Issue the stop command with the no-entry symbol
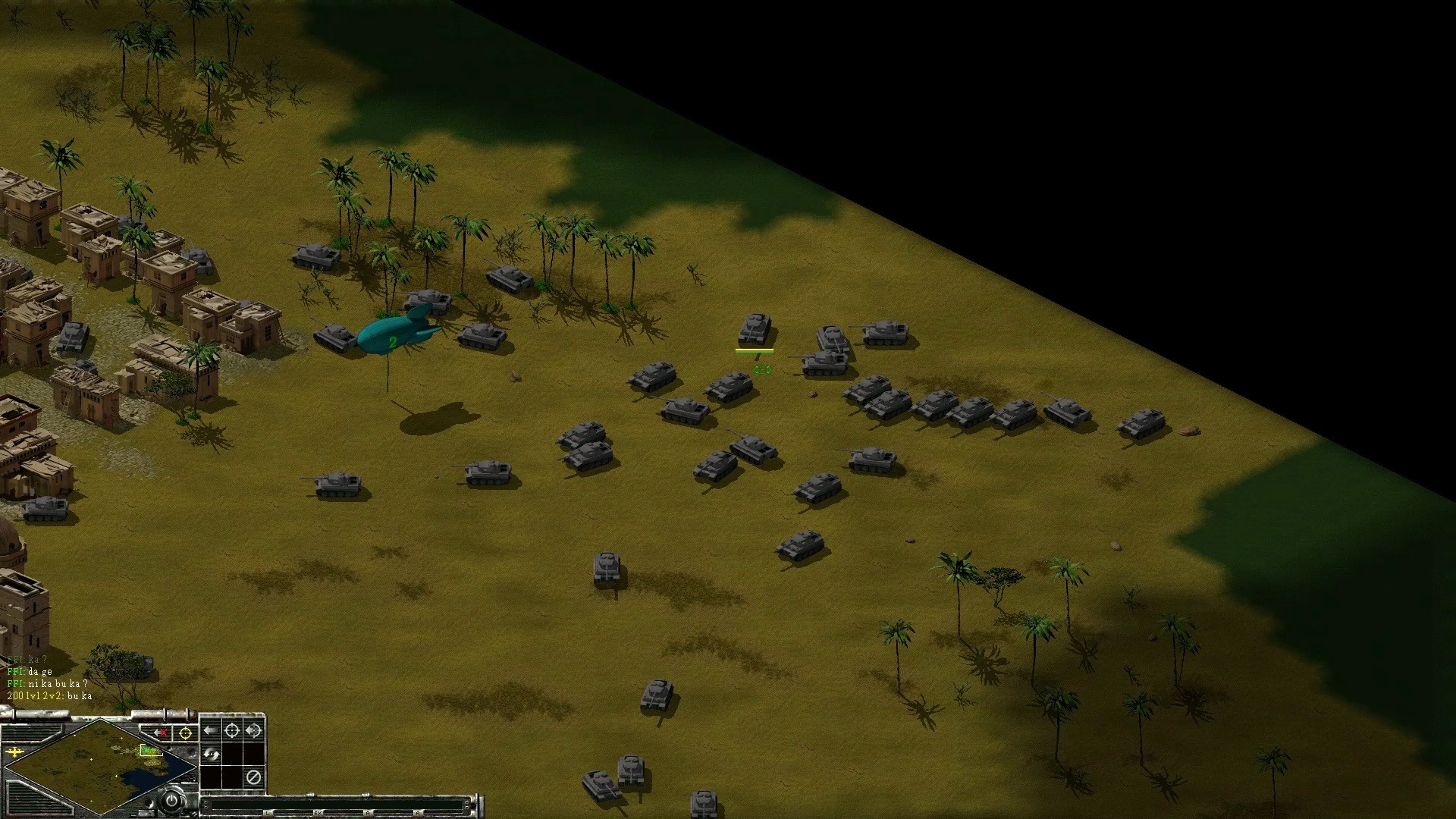Screen dimensions: 1456x819 pos(253,777)
